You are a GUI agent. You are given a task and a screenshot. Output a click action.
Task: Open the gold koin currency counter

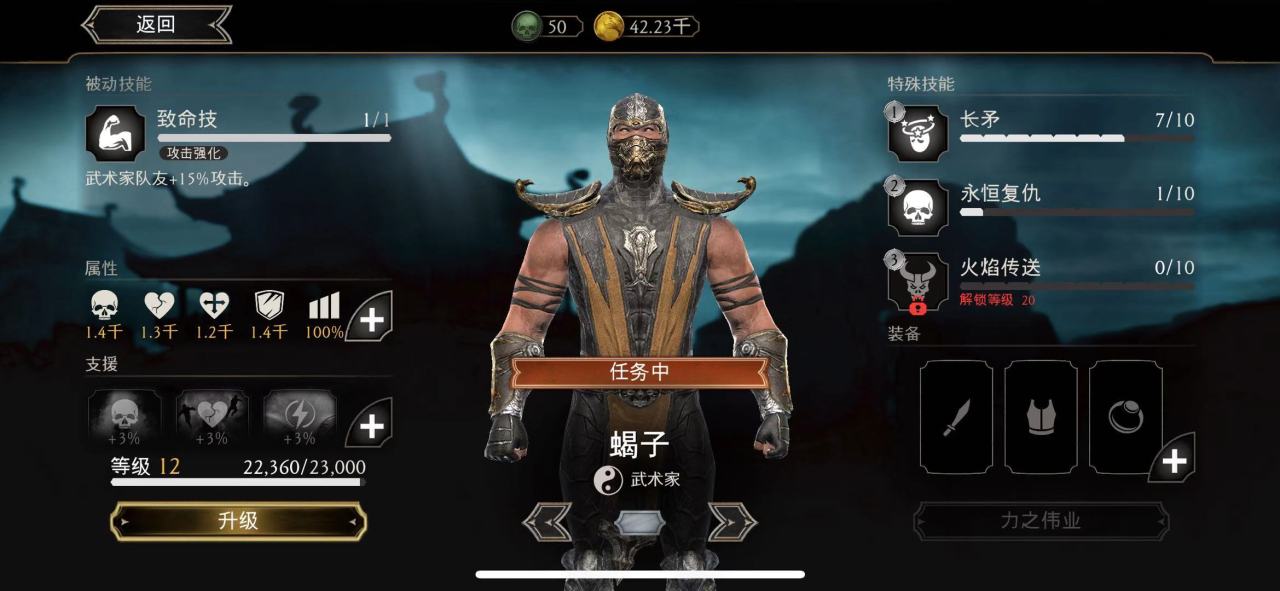(646, 27)
